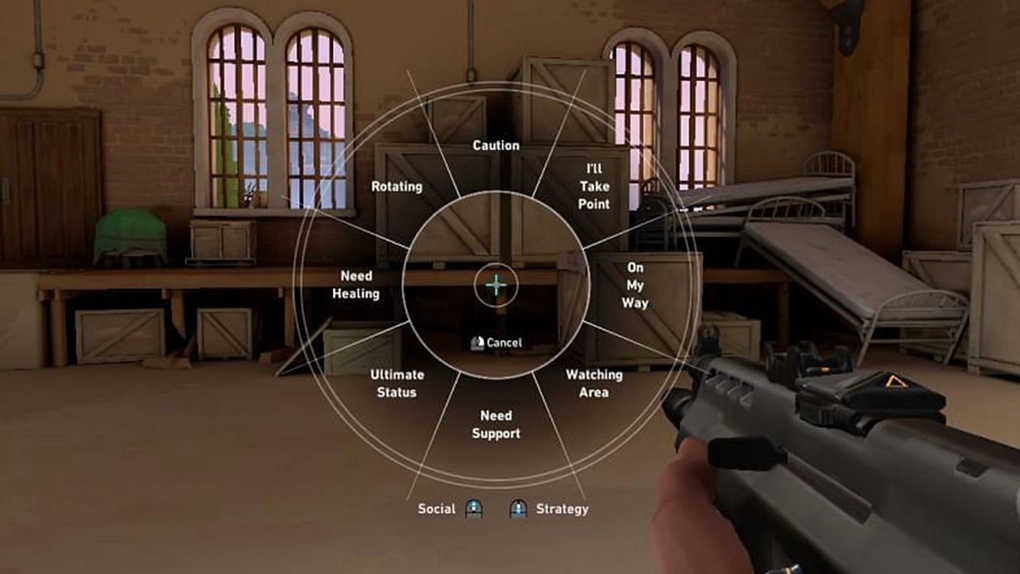Select the Watching Area callout

[x=594, y=383]
